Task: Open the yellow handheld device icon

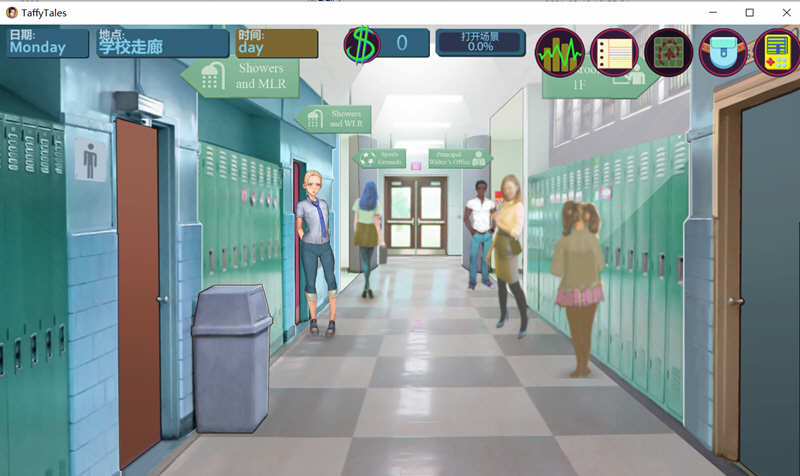Action: (x=776, y=52)
